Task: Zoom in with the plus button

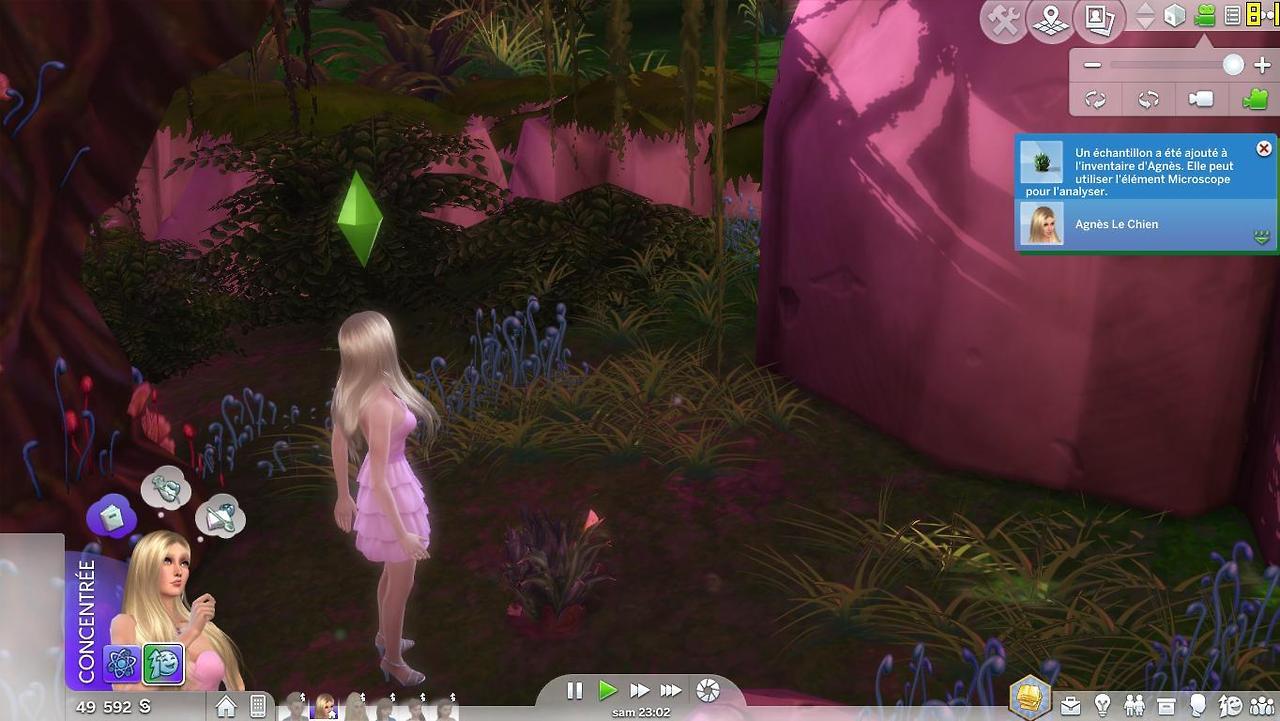Action: (1261, 66)
